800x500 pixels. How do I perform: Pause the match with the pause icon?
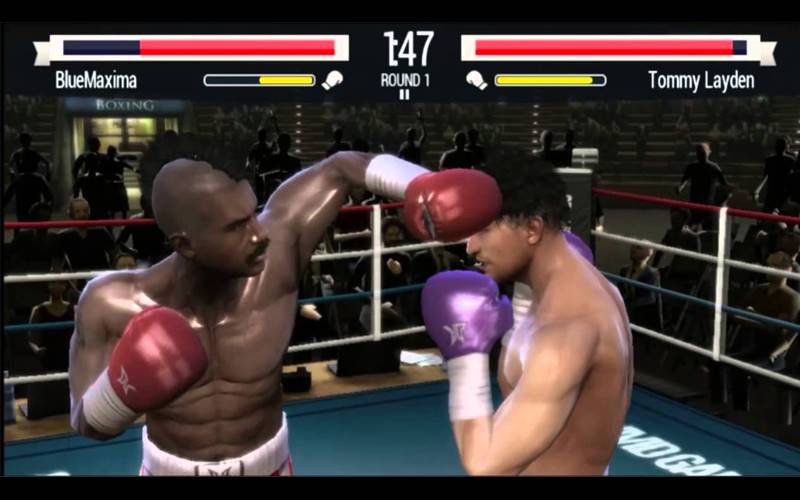pos(405,95)
